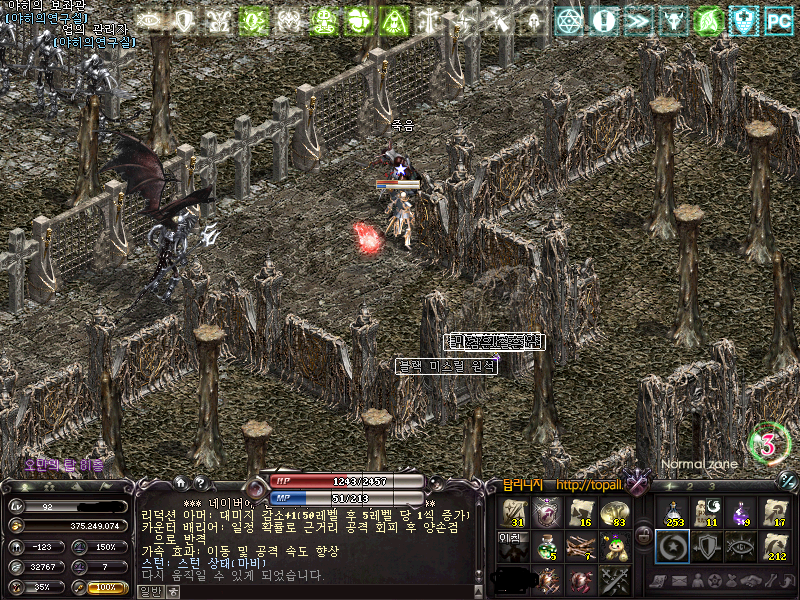The image size is (800, 600).
Task: Activate the shield skill icon
Action: click(x=706, y=546)
